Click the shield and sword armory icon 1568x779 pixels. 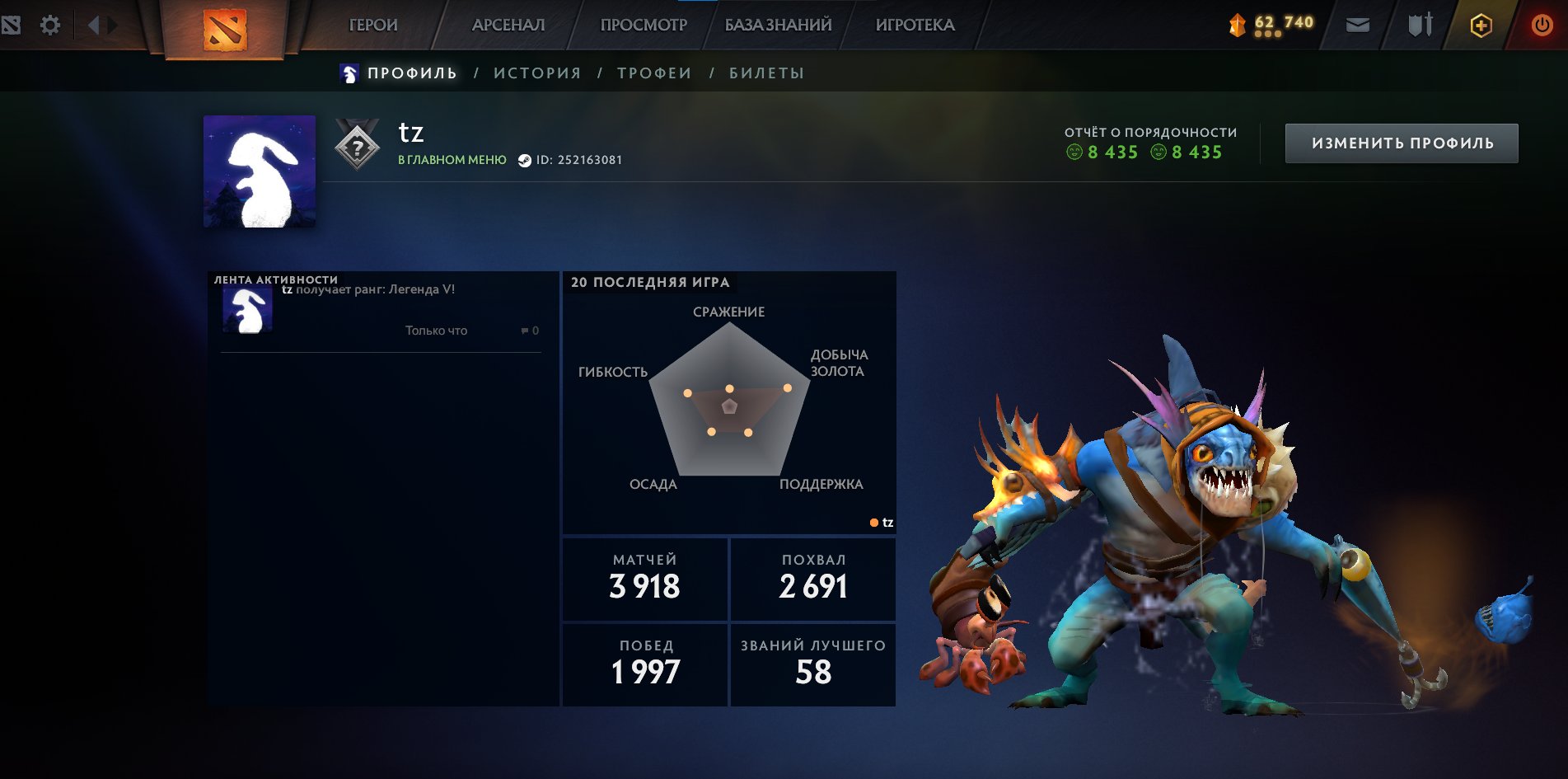point(1419,25)
